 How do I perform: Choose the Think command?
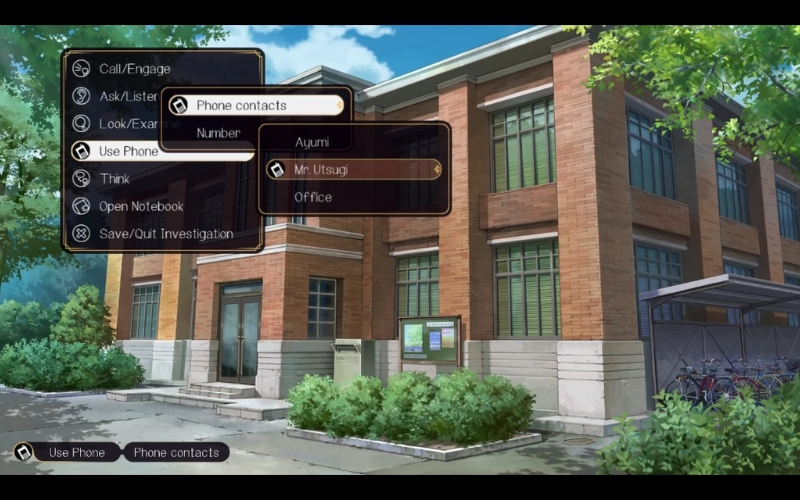click(x=114, y=179)
